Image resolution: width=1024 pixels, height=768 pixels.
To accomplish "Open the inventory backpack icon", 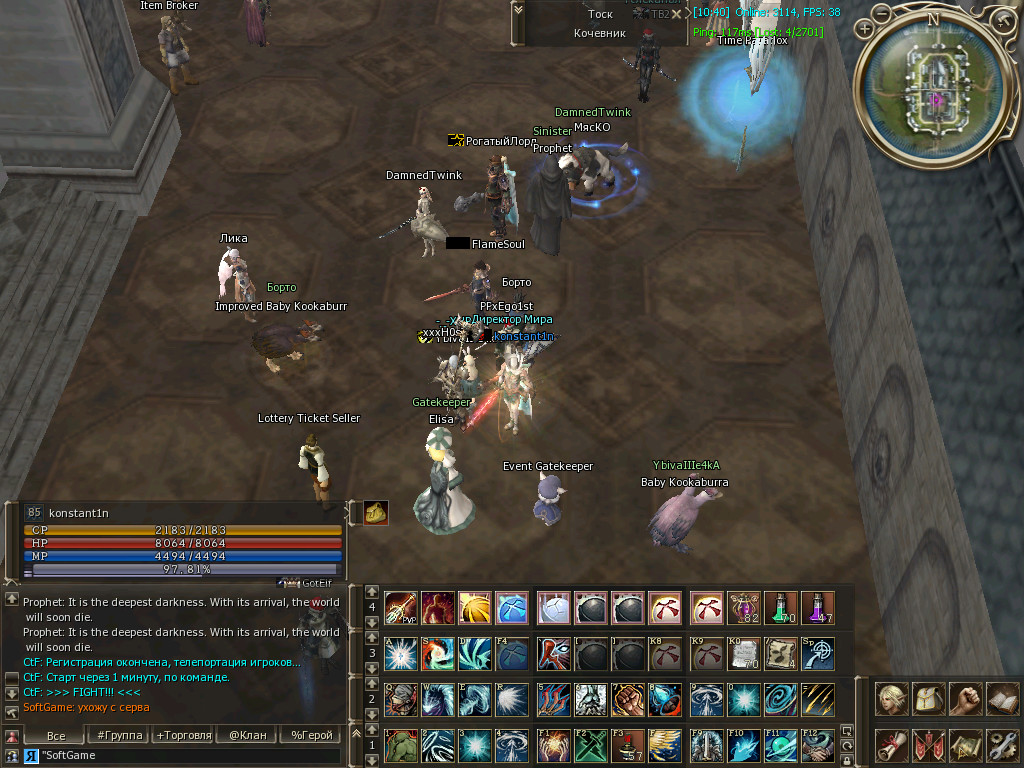I will click(x=928, y=699).
